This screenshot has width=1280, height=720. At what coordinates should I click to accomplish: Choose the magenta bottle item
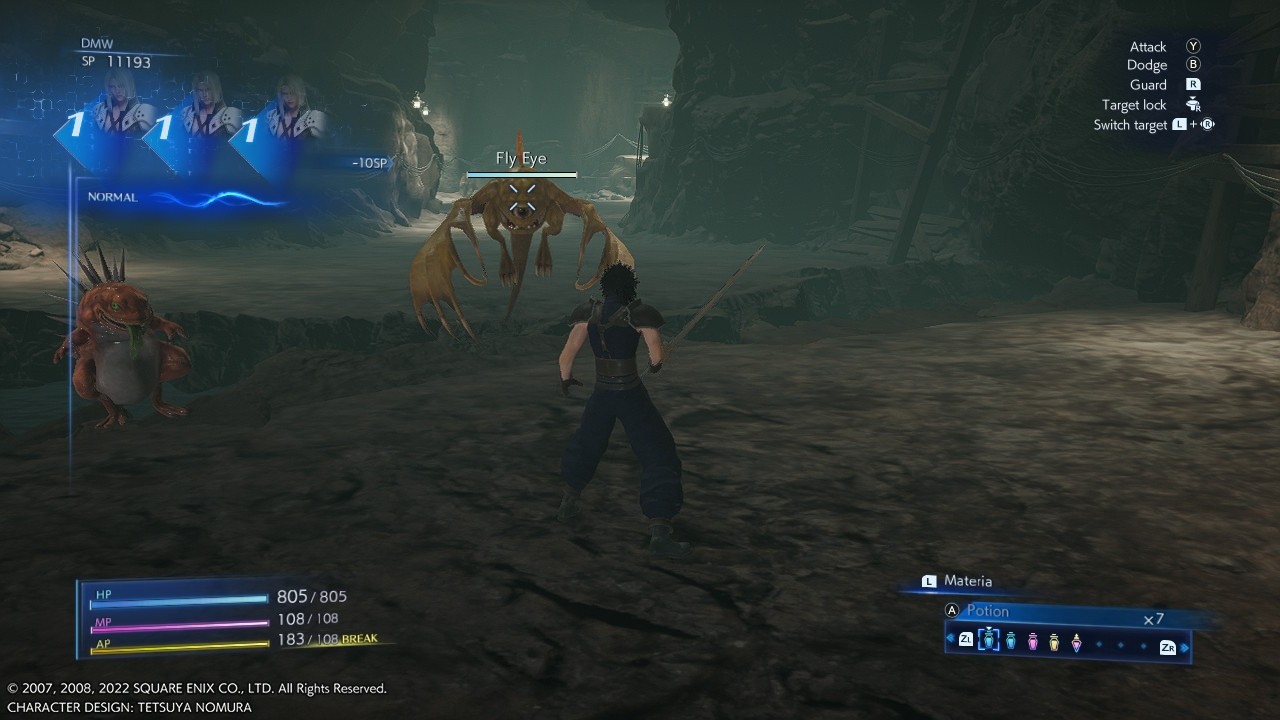click(x=1033, y=641)
